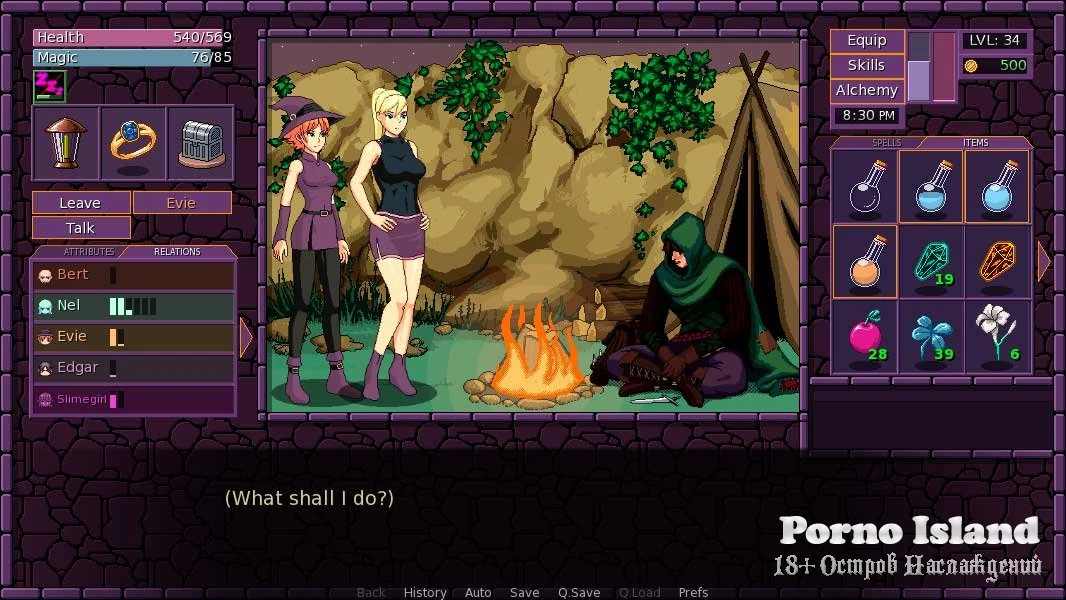This screenshot has height=600, width=1066.
Task: Open the History log
Action: (425, 592)
